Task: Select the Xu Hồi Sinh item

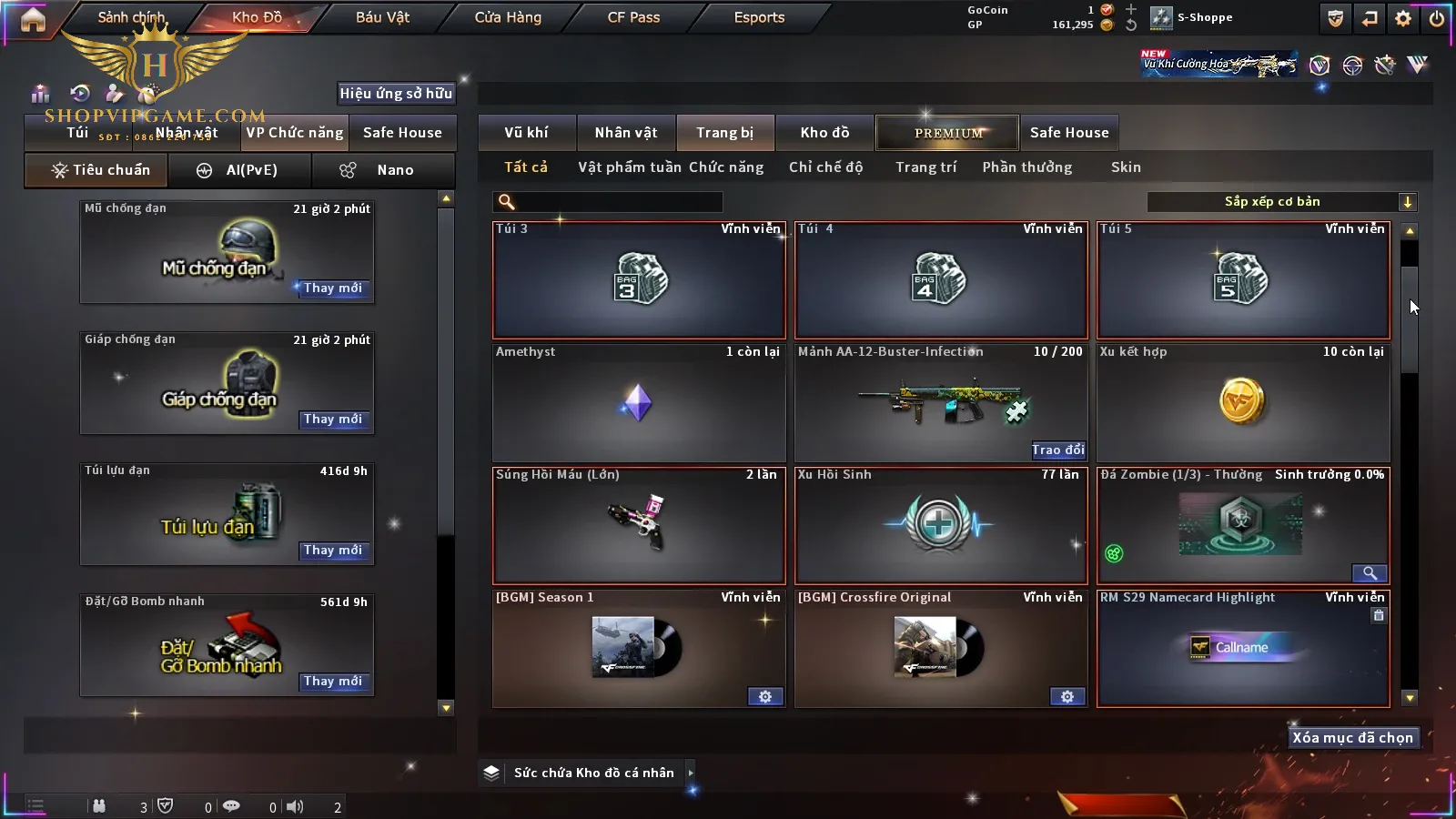Action: [940, 525]
